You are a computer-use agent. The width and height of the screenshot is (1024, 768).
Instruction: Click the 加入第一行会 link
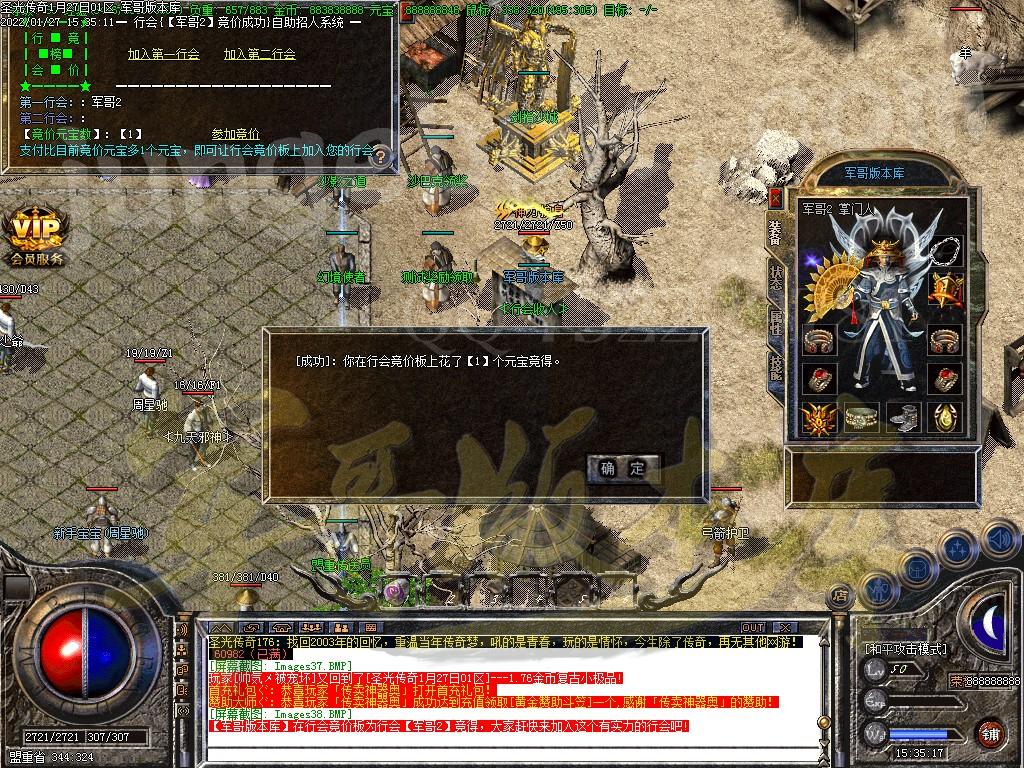pyautogui.click(x=163, y=54)
